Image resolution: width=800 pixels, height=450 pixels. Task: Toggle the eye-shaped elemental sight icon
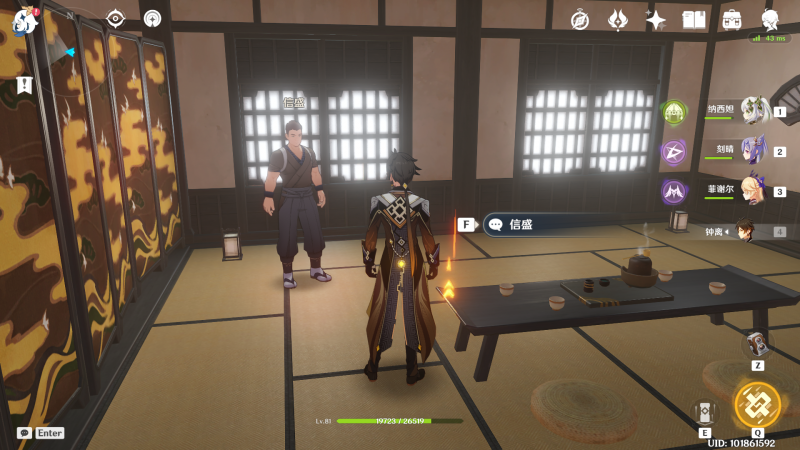[x=115, y=18]
